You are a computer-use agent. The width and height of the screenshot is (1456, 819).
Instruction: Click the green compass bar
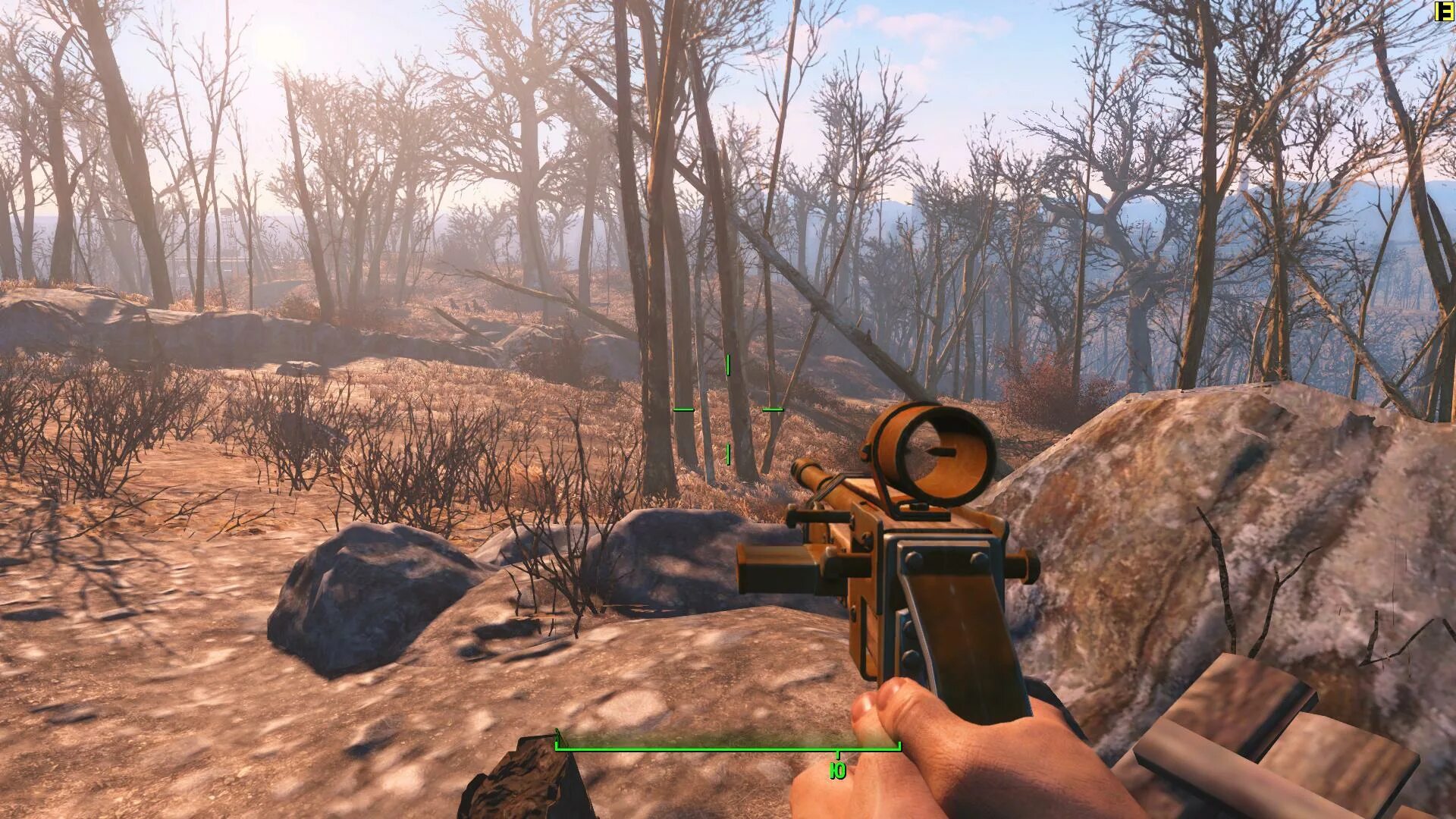tap(728, 749)
